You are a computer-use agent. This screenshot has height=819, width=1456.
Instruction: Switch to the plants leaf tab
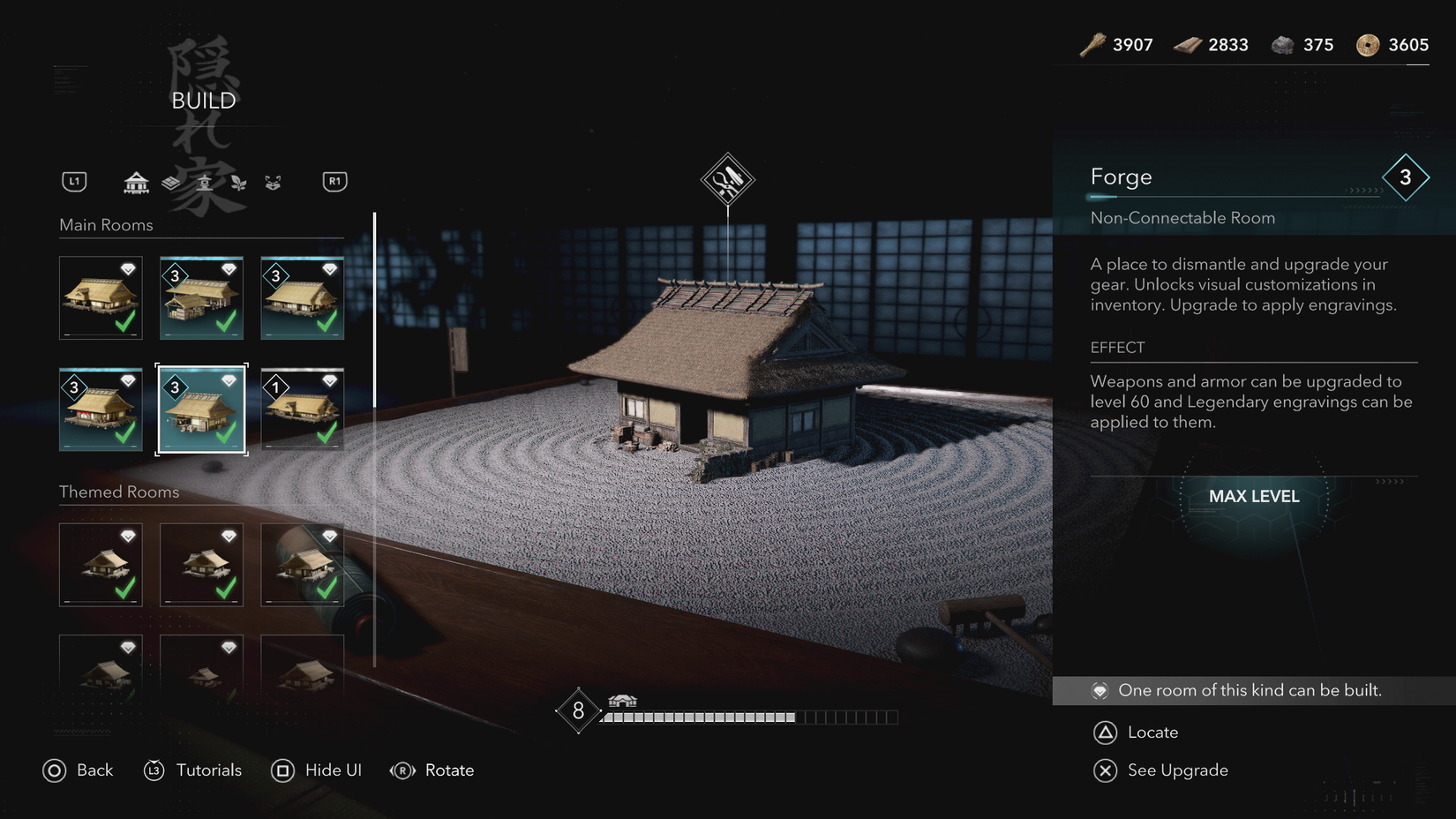click(x=238, y=182)
